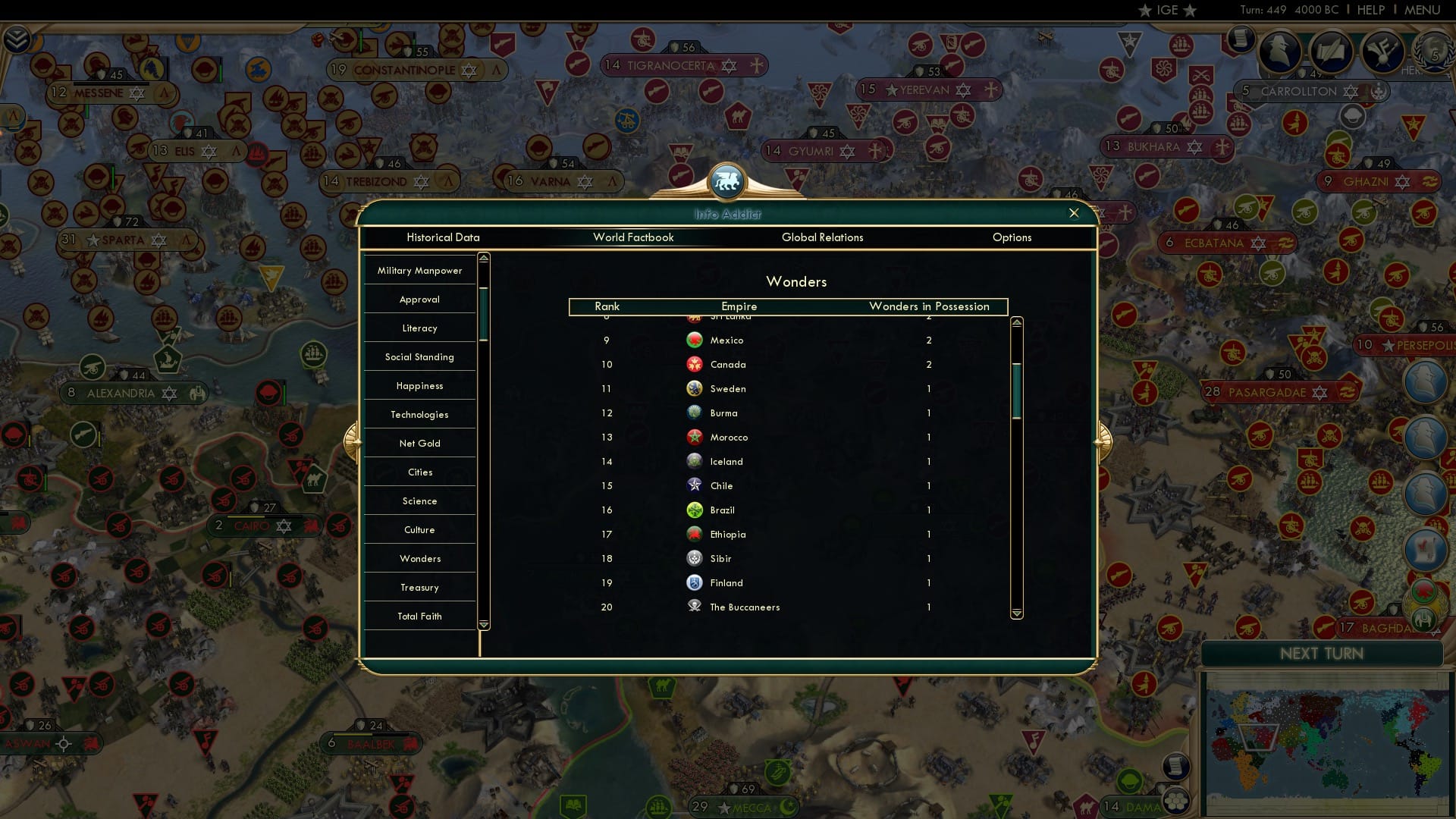Screen dimensions: 1456x819
Task: Click HELP in the top bar
Action: (x=1371, y=10)
